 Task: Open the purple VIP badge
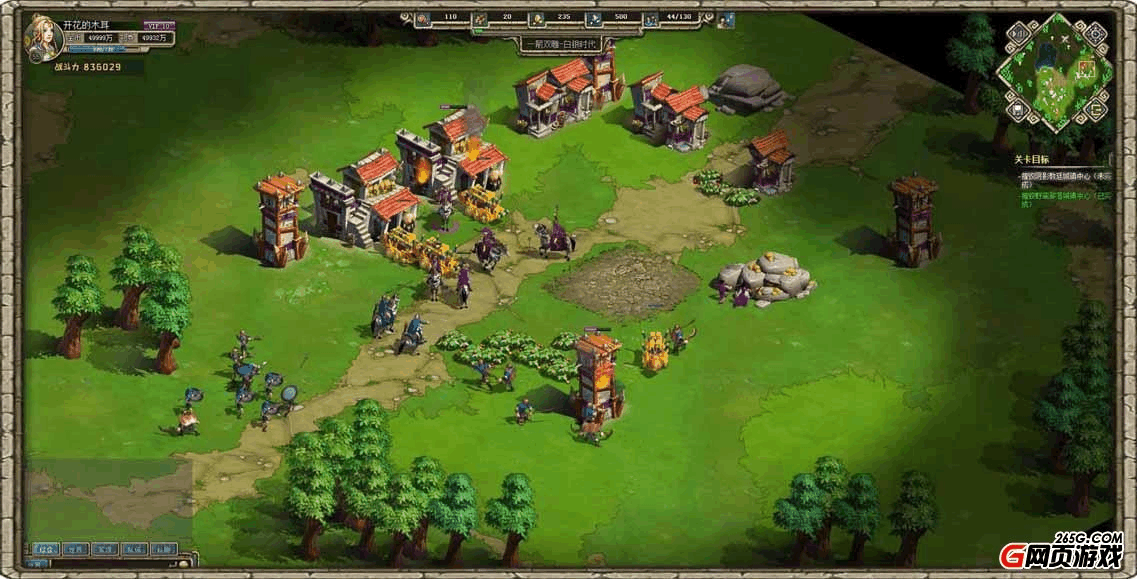coord(158,25)
